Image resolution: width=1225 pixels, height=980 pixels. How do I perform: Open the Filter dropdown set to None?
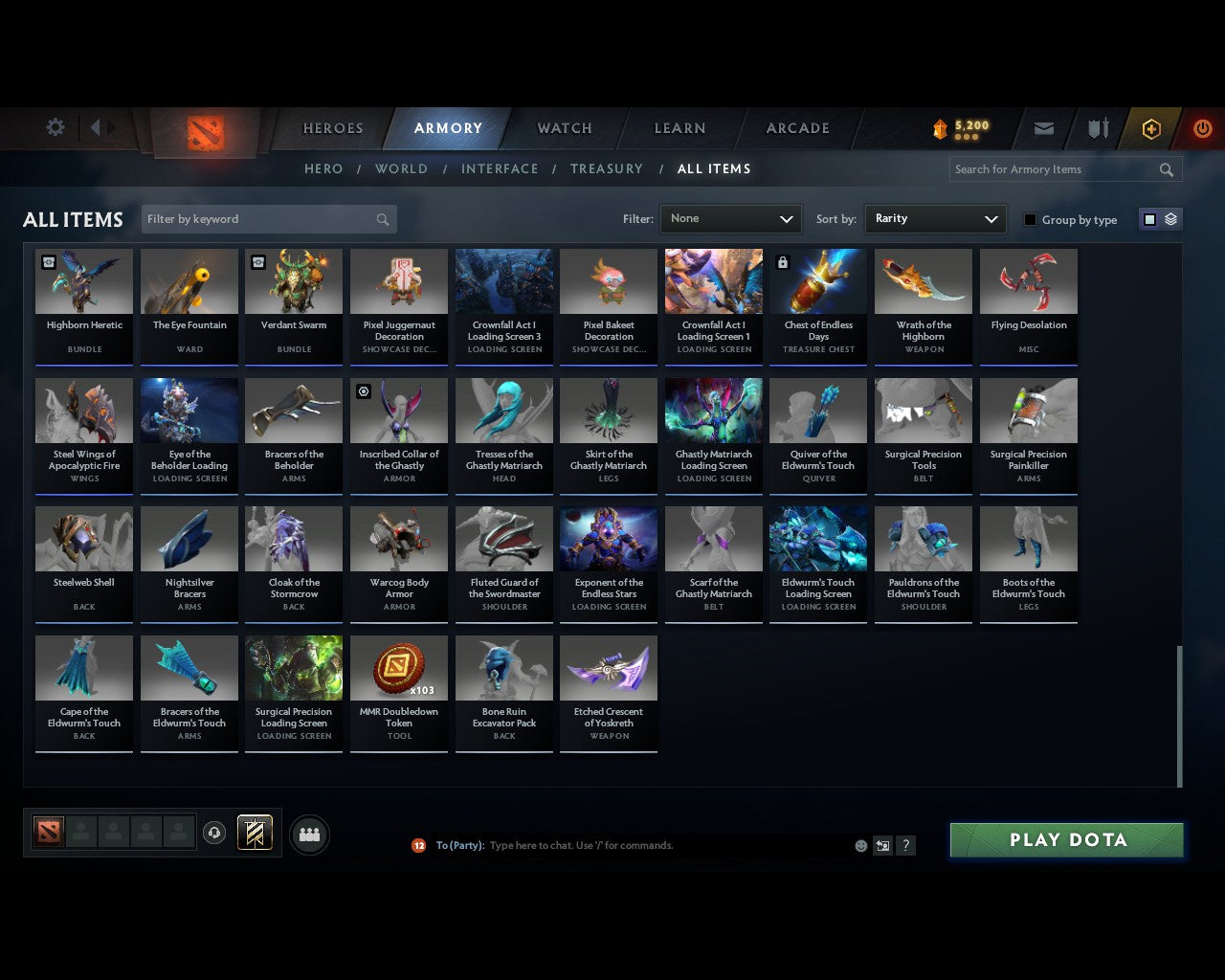click(730, 218)
